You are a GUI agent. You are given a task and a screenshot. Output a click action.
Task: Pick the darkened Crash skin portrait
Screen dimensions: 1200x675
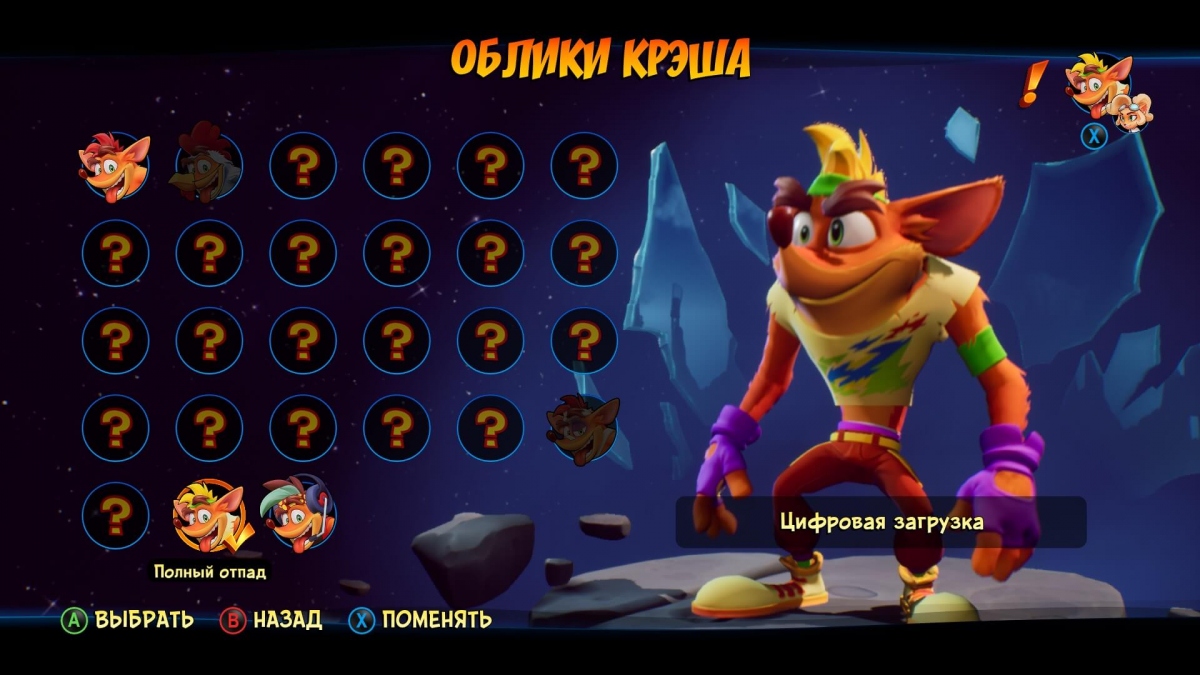[582, 430]
